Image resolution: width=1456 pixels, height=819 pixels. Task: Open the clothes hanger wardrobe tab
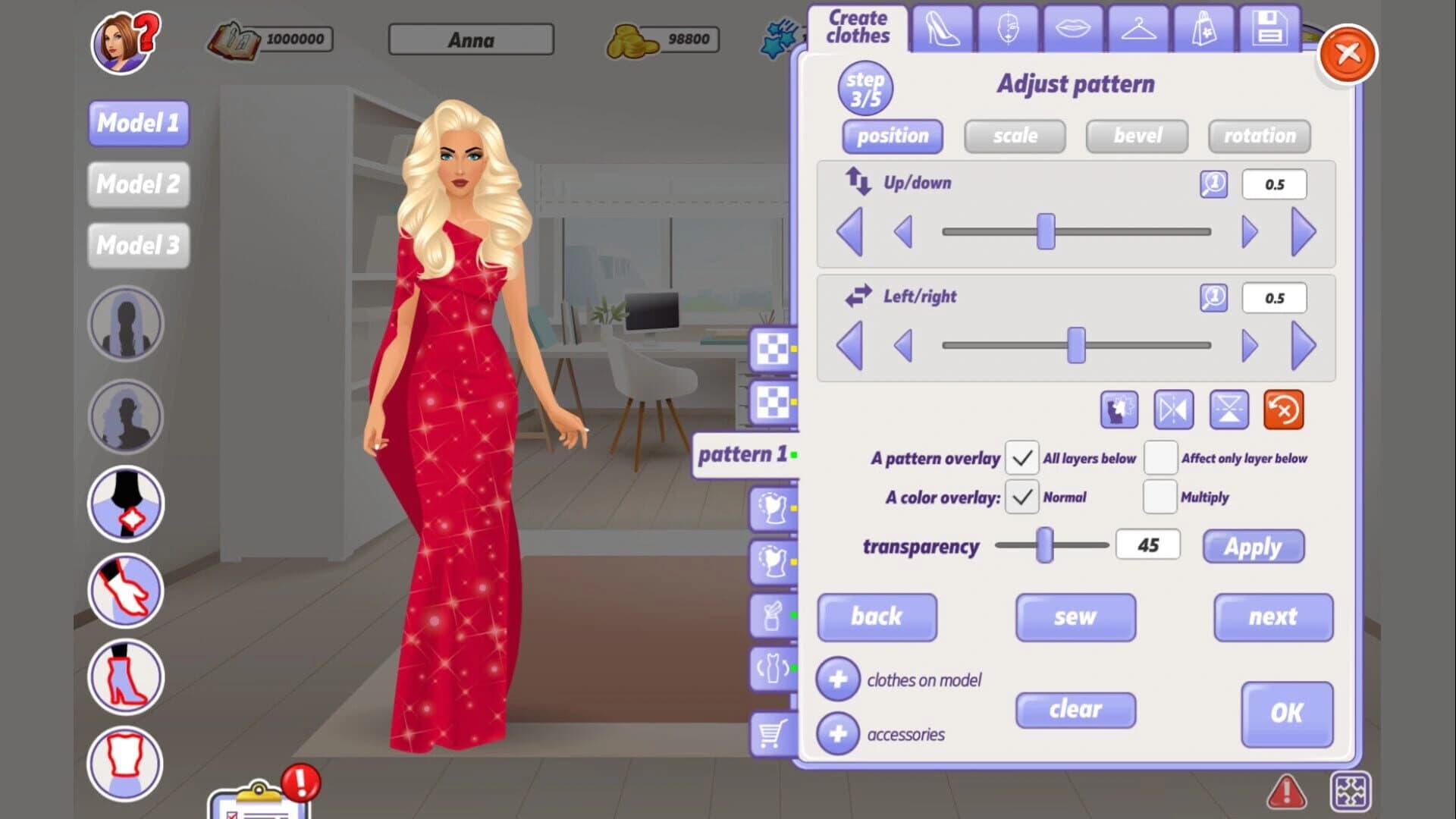click(x=1137, y=30)
